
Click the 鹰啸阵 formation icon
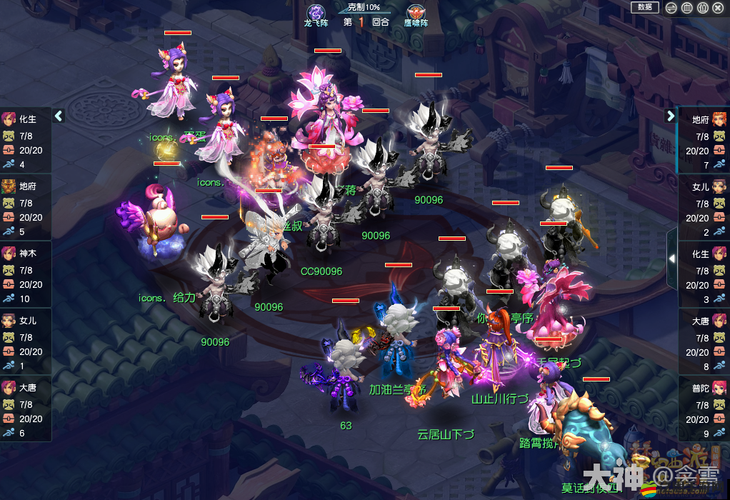point(414,9)
